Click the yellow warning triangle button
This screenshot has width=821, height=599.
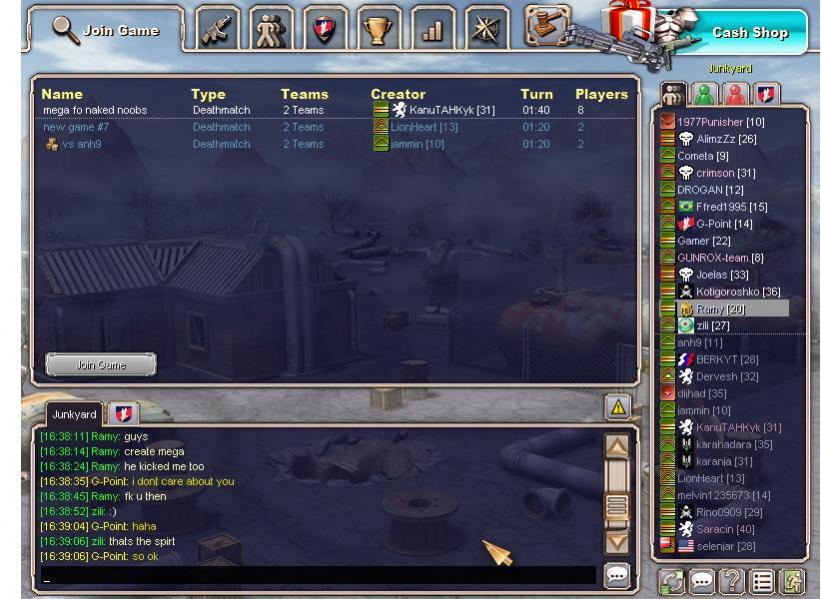(x=618, y=406)
